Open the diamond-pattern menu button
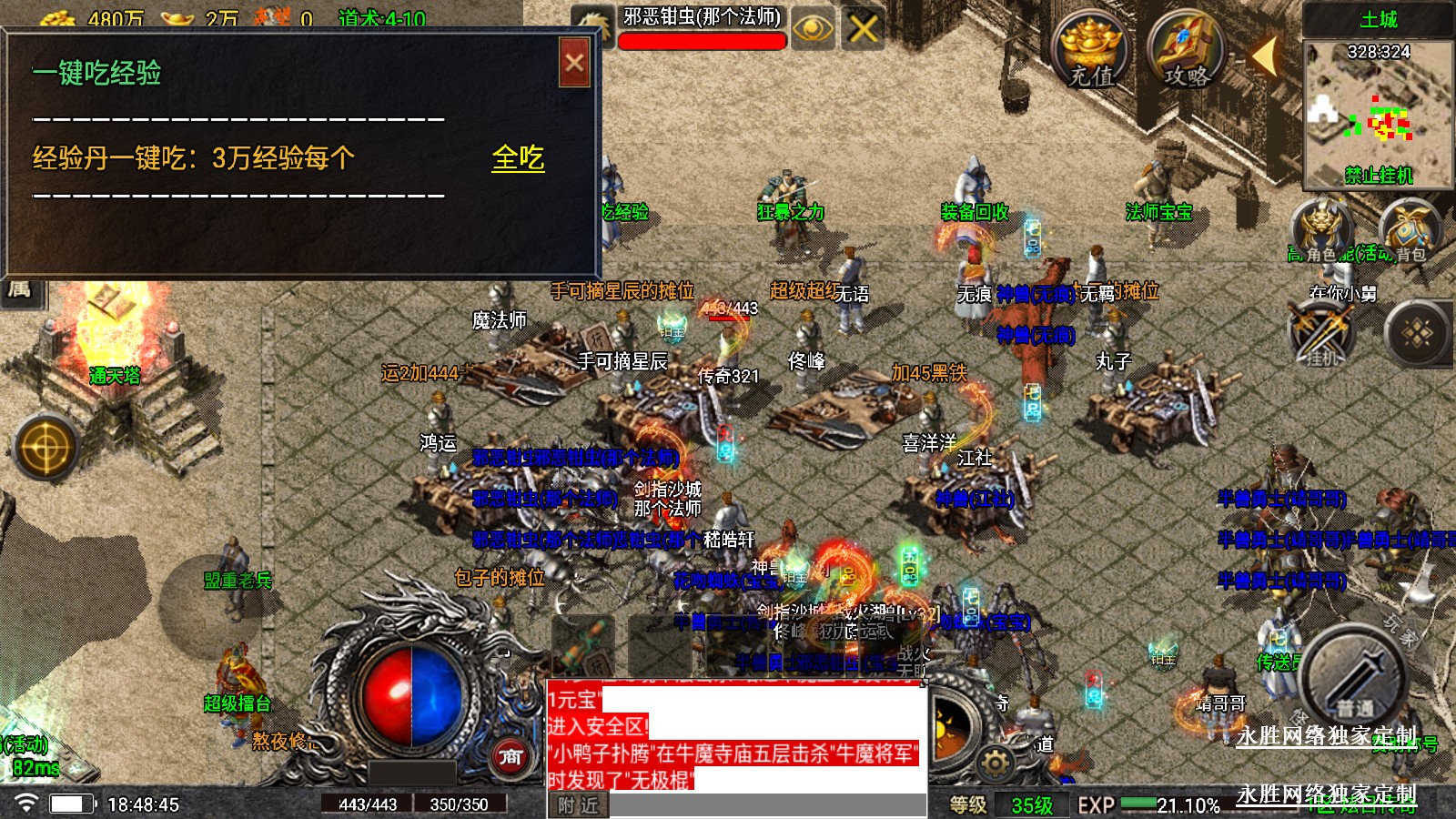The height and width of the screenshot is (819, 1456). click(x=1417, y=333)
